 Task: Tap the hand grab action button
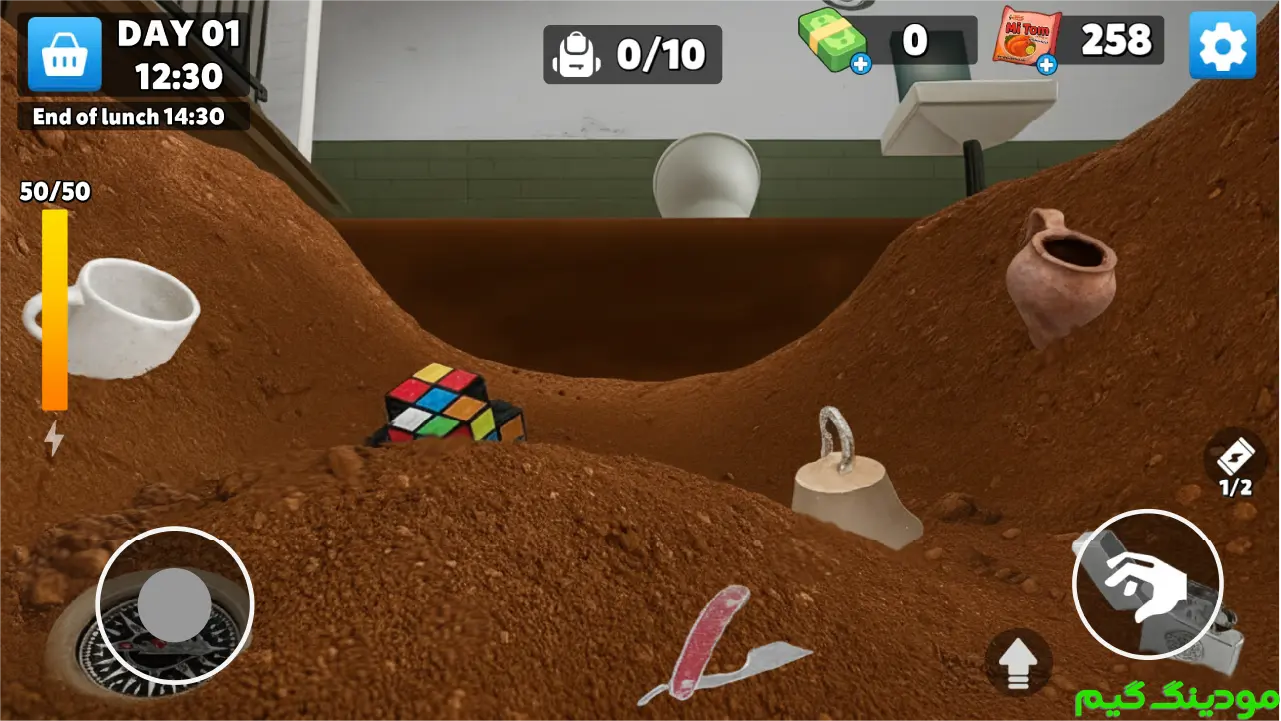1147,584
